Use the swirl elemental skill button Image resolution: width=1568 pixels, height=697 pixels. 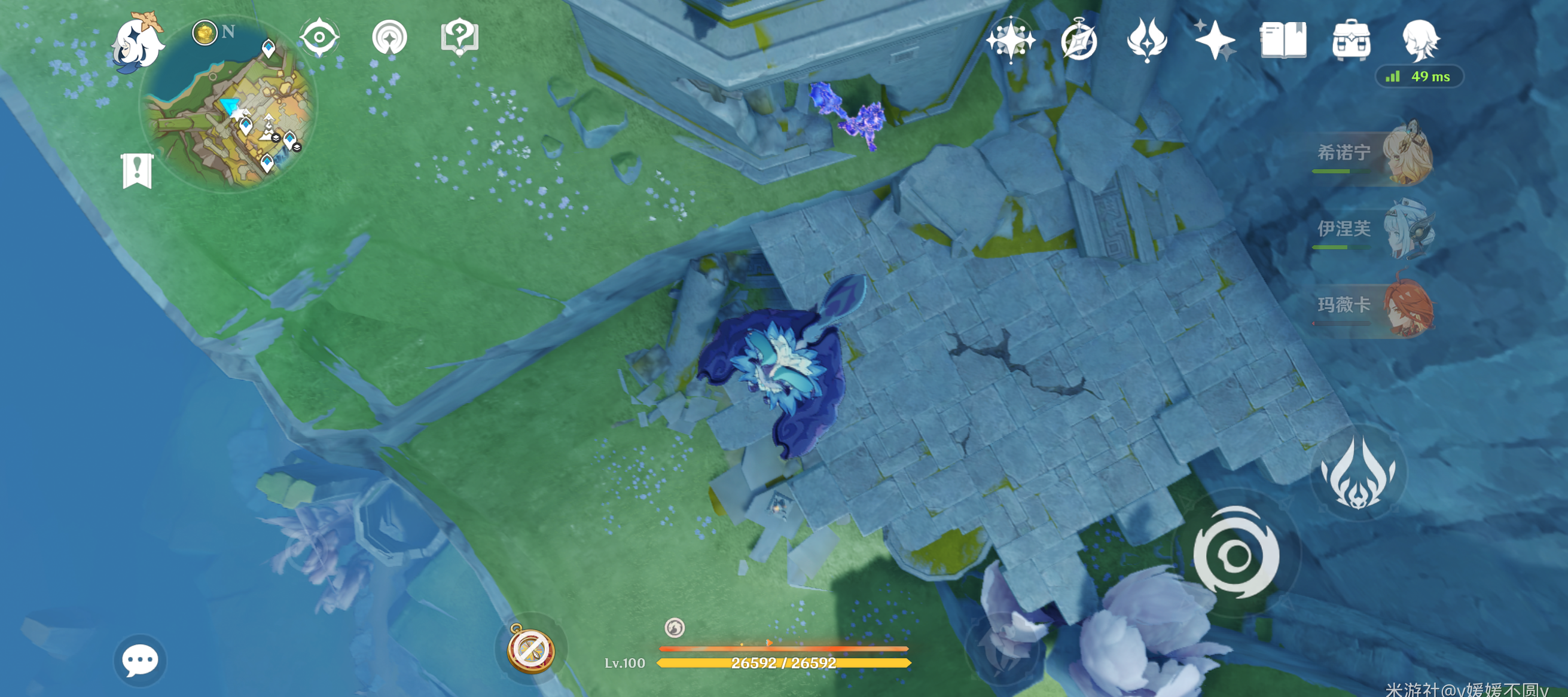[1236, 554]
